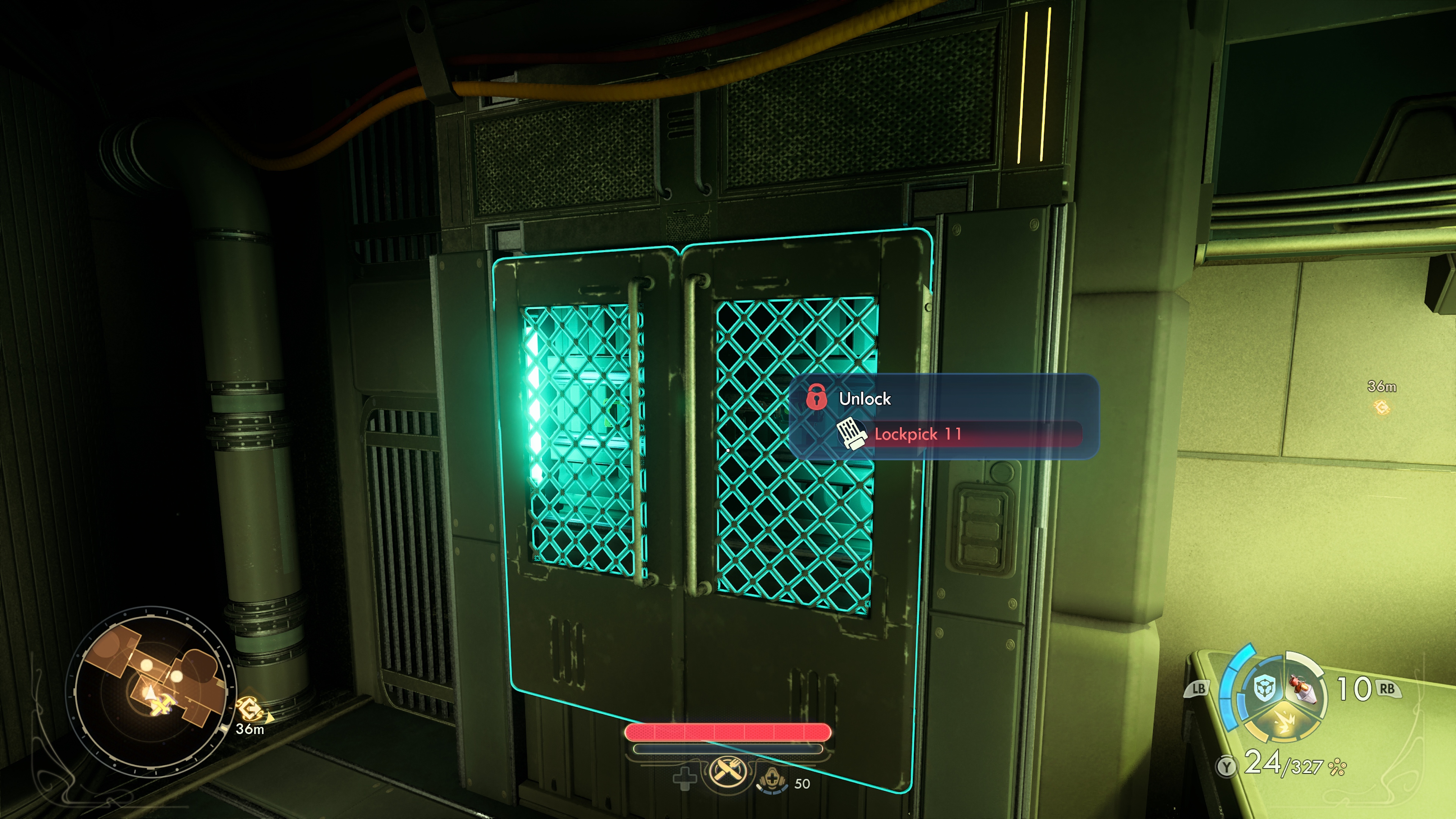Select the Unlock prompt on the door
Image resolution: width=1456 pixels, height=819 pixels.
click(865, 399)
